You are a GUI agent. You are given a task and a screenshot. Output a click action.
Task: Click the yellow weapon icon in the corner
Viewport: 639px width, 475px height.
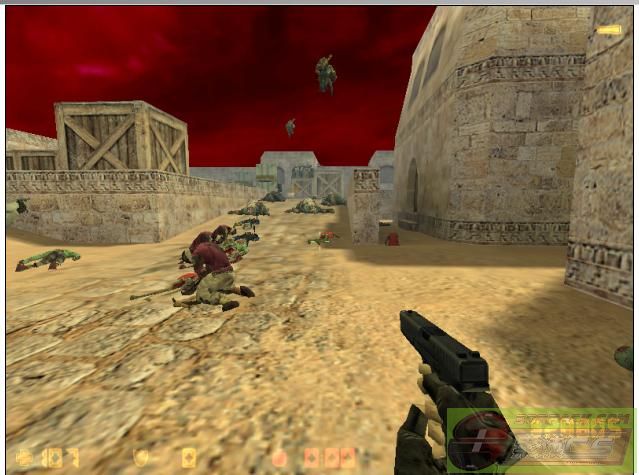pyautogui.click(x=608, y=30)
